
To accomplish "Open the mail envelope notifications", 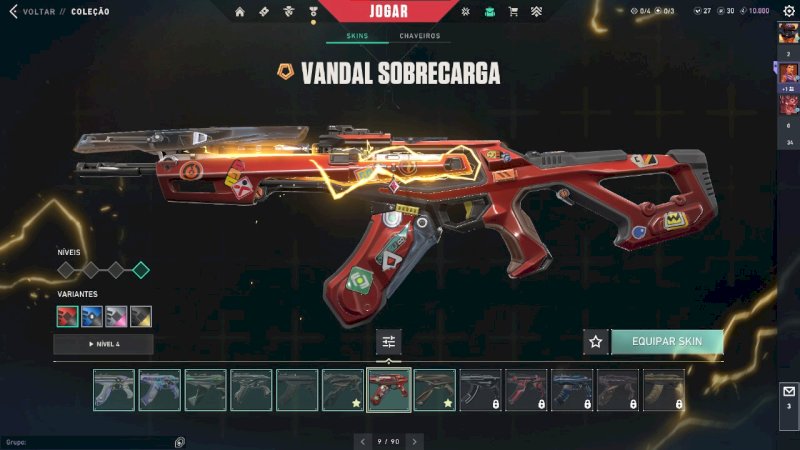I will point(788,391).
